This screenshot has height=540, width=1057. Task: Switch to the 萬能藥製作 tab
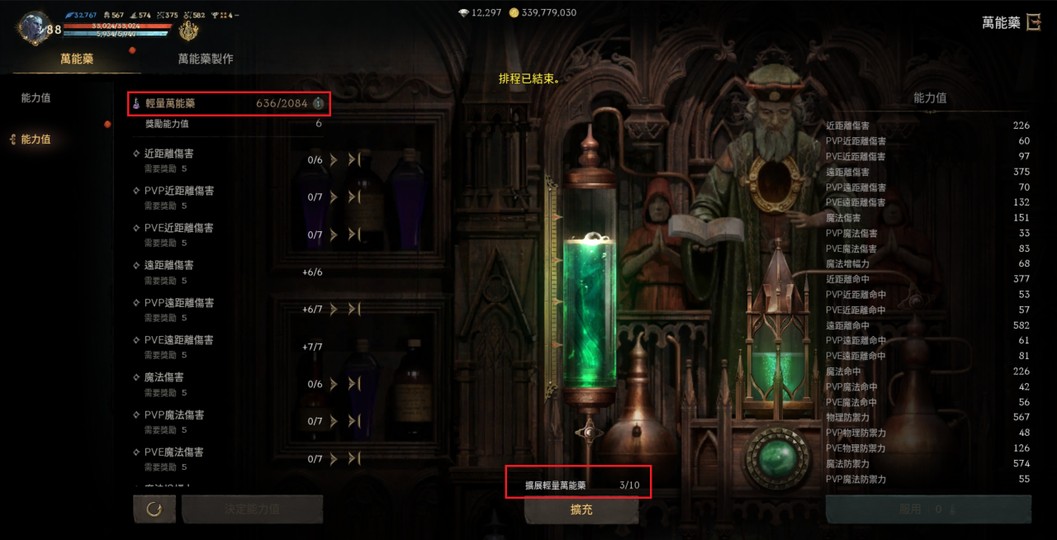coord(205,59)
